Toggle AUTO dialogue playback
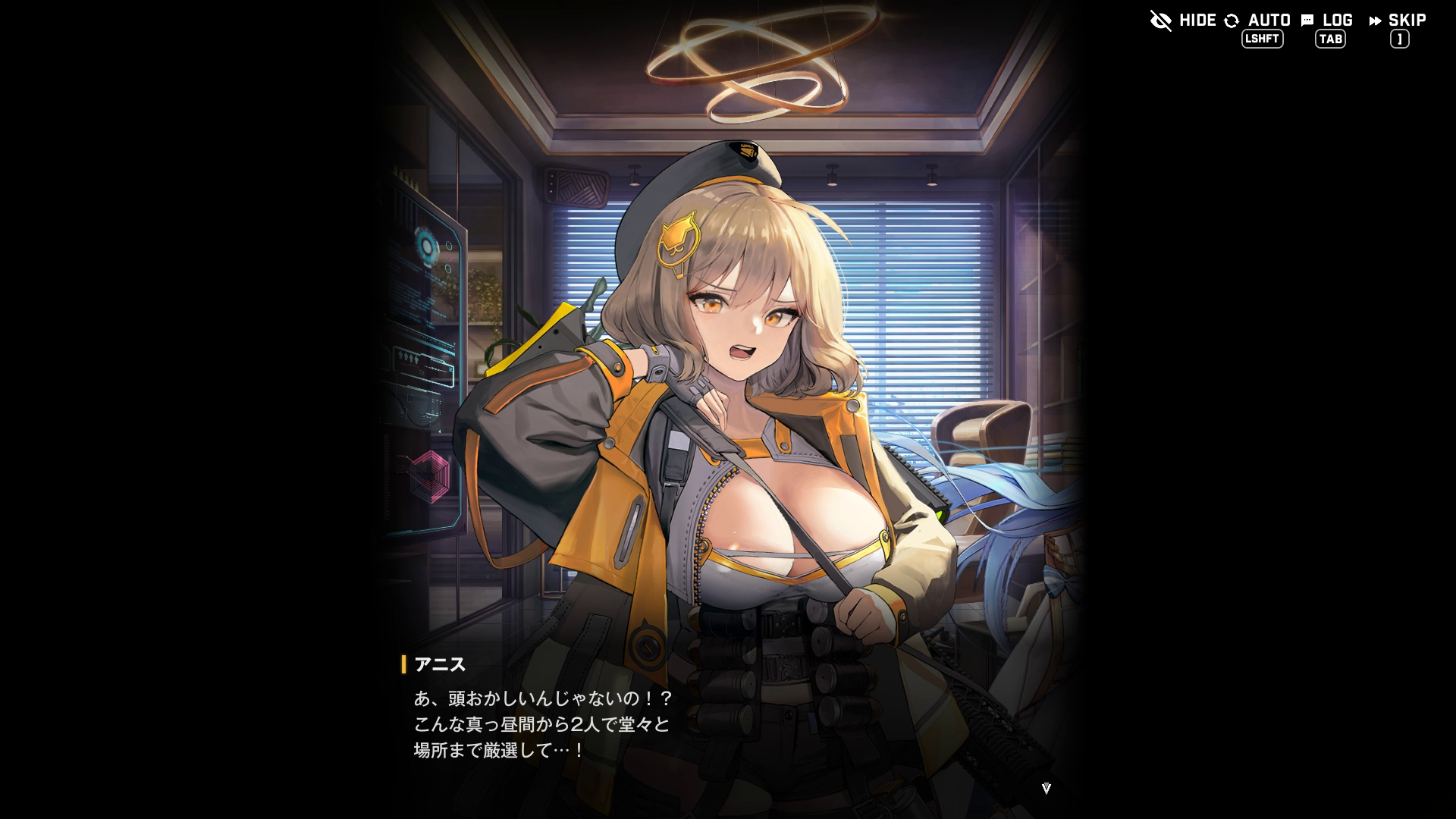This screenshot has height=819, width=1456. (1257, 20)
